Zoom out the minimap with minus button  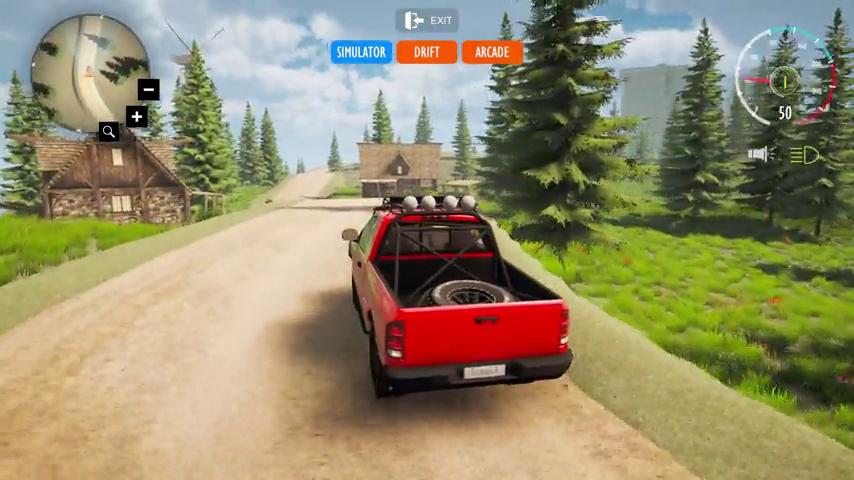pos(148,89)
